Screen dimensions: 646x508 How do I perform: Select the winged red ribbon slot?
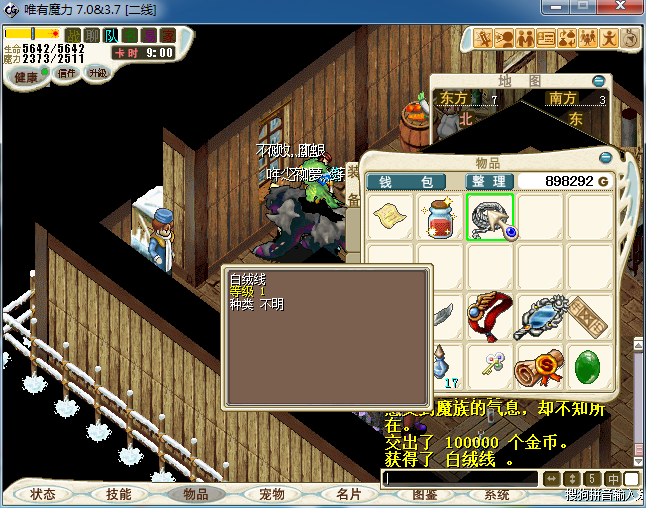click(x=490, y=316)
